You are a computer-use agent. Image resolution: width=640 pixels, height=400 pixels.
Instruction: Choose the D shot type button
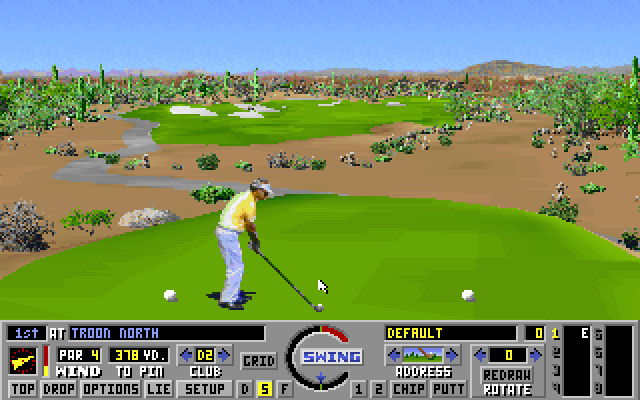point(245,389)
